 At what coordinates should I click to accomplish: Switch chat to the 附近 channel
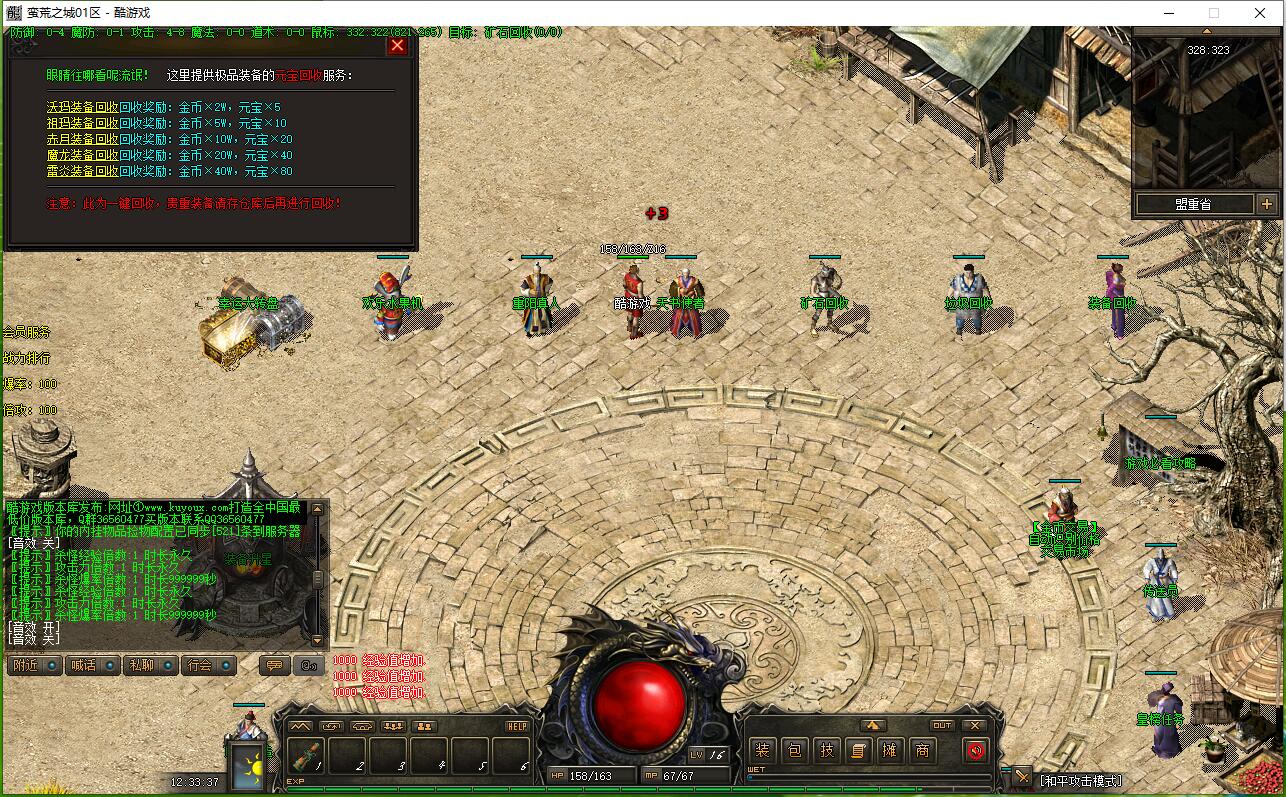click(35, 665)
